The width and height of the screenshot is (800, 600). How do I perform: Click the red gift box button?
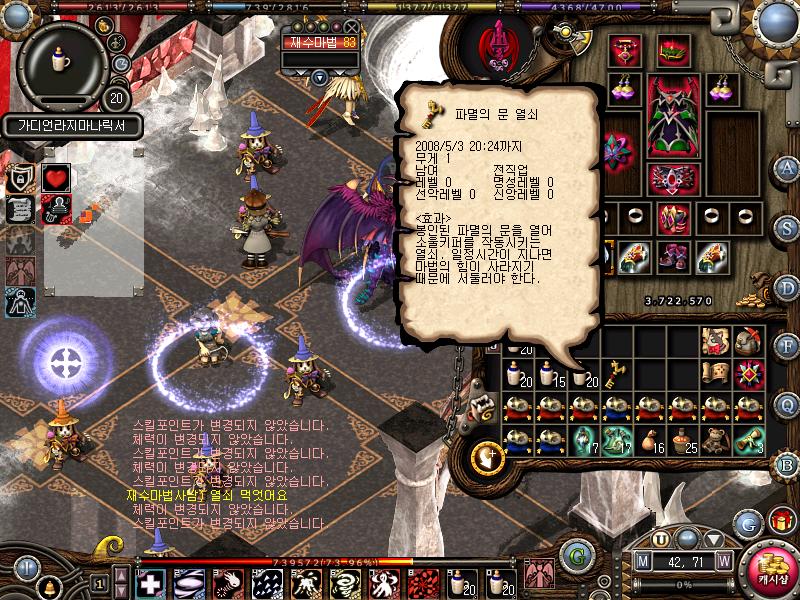(x=780, y=522)
